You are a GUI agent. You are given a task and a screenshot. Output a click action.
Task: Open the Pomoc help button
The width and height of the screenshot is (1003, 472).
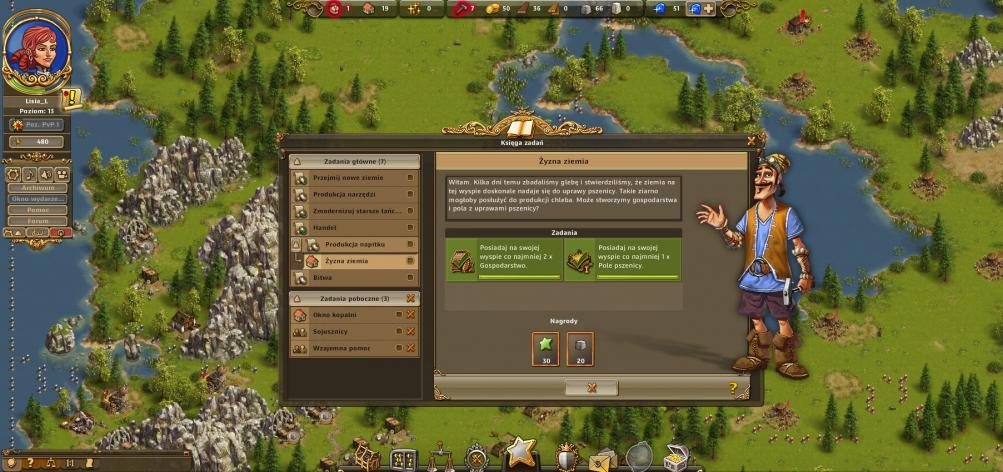(x=37, y=210)
